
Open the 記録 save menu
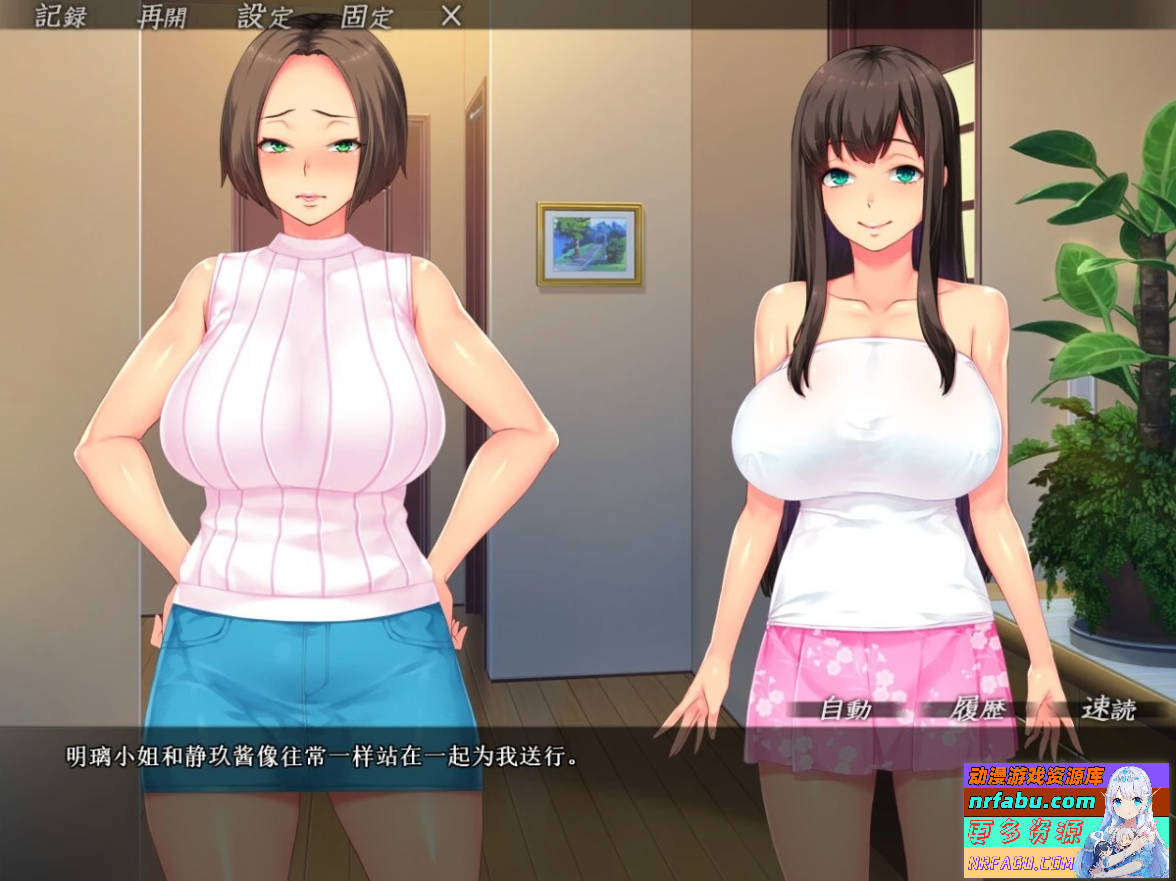pos(61,16)
